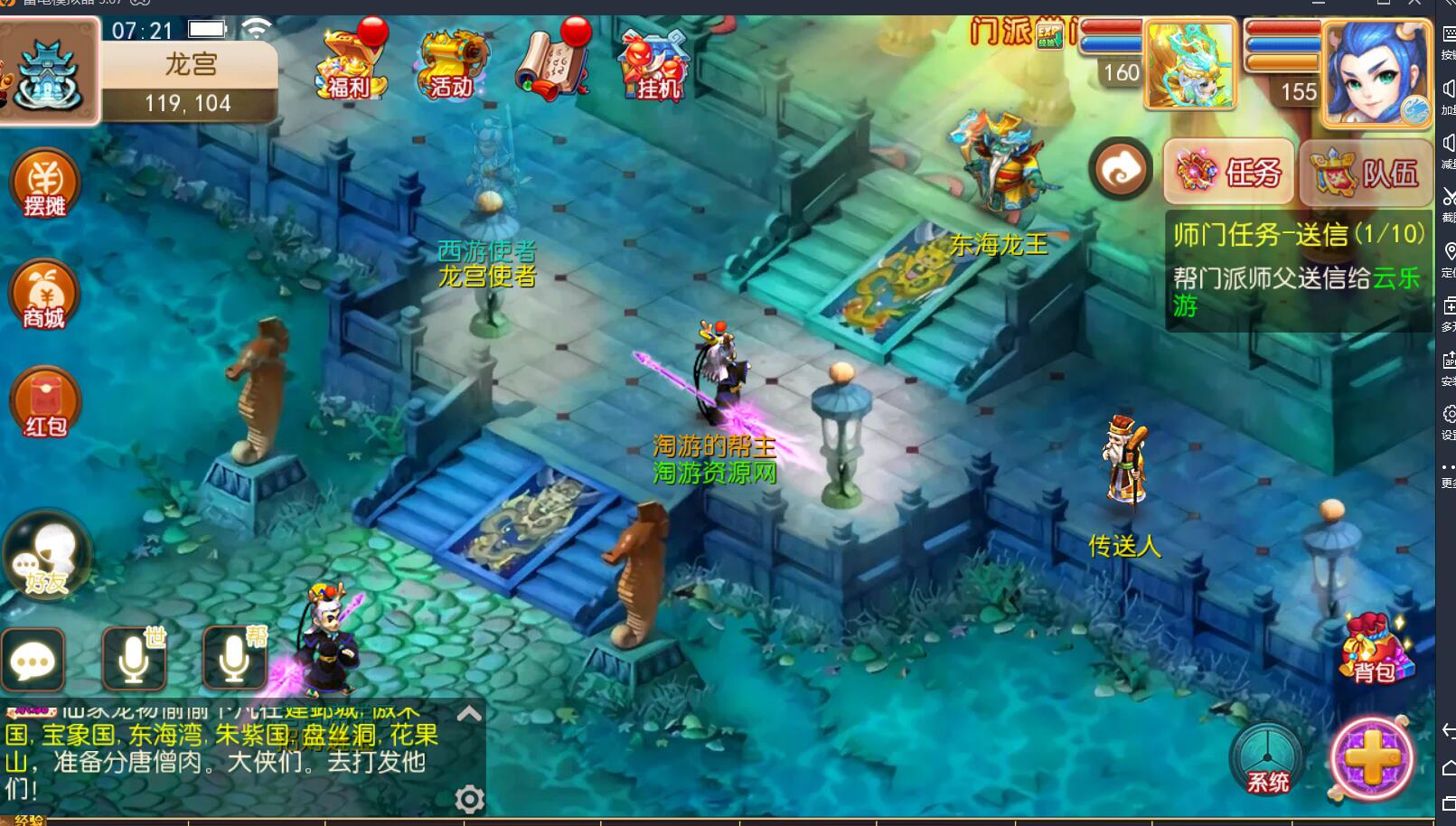
Task: Open the 系统 system menu
Action: [x=1267, y=760]
